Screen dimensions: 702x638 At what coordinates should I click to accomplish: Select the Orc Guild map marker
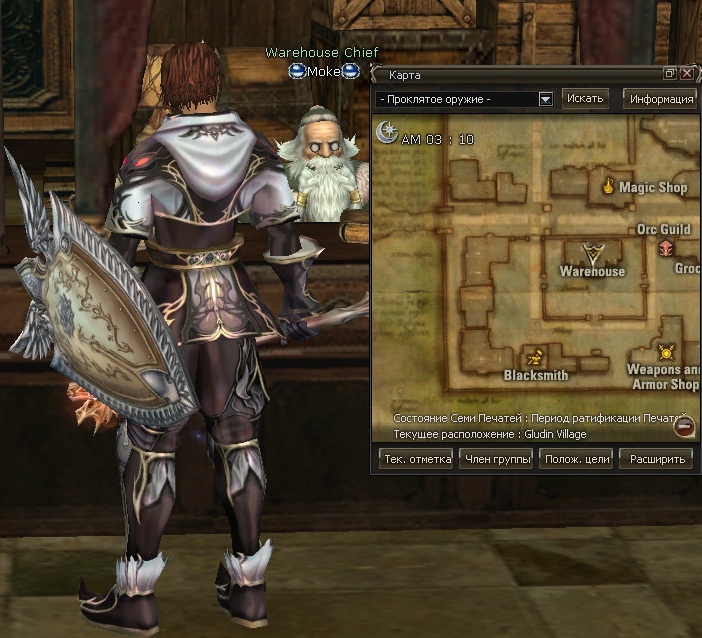coord(665,247)
